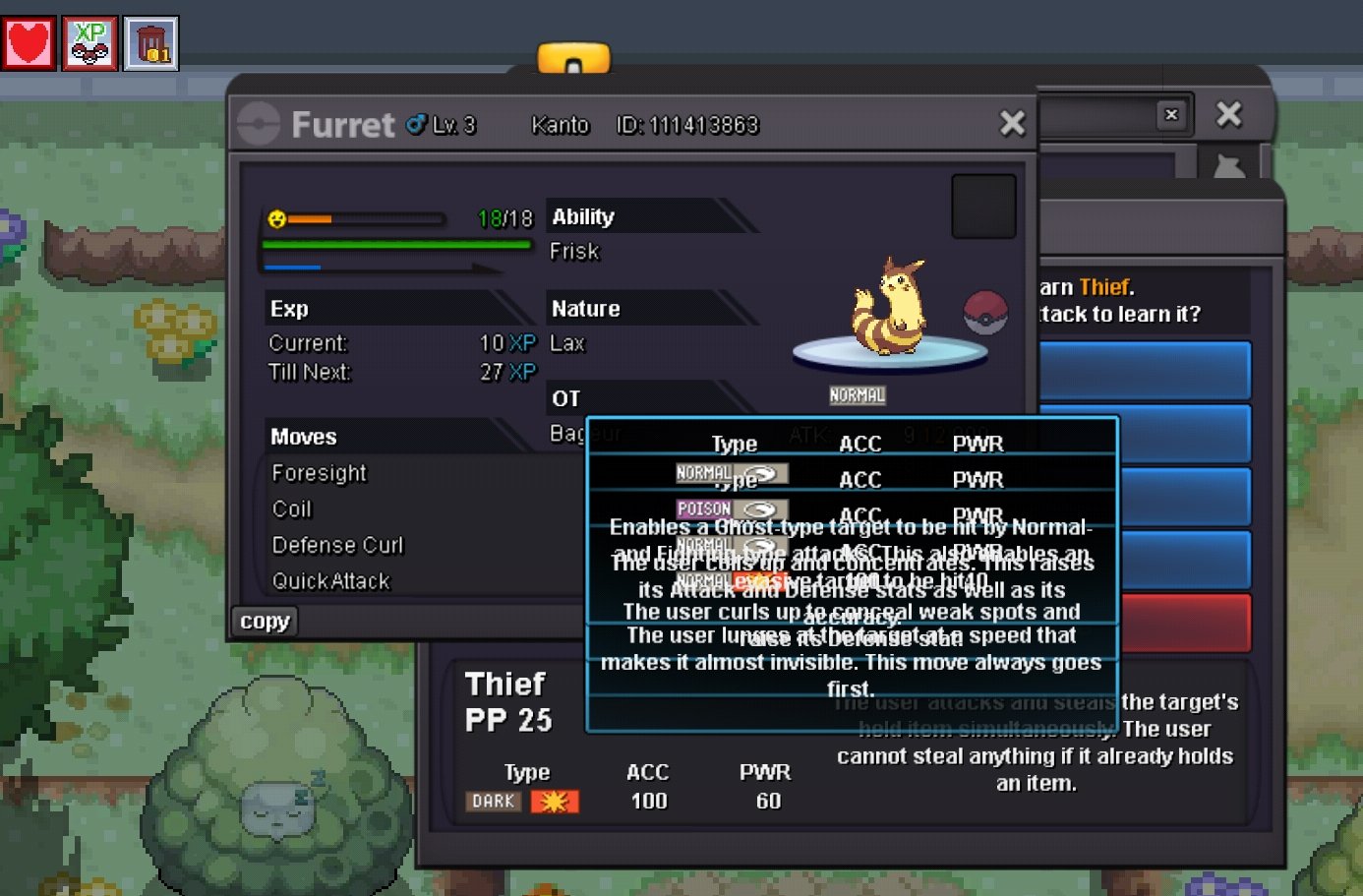Select the Quick Attack move

coord(330,581)
